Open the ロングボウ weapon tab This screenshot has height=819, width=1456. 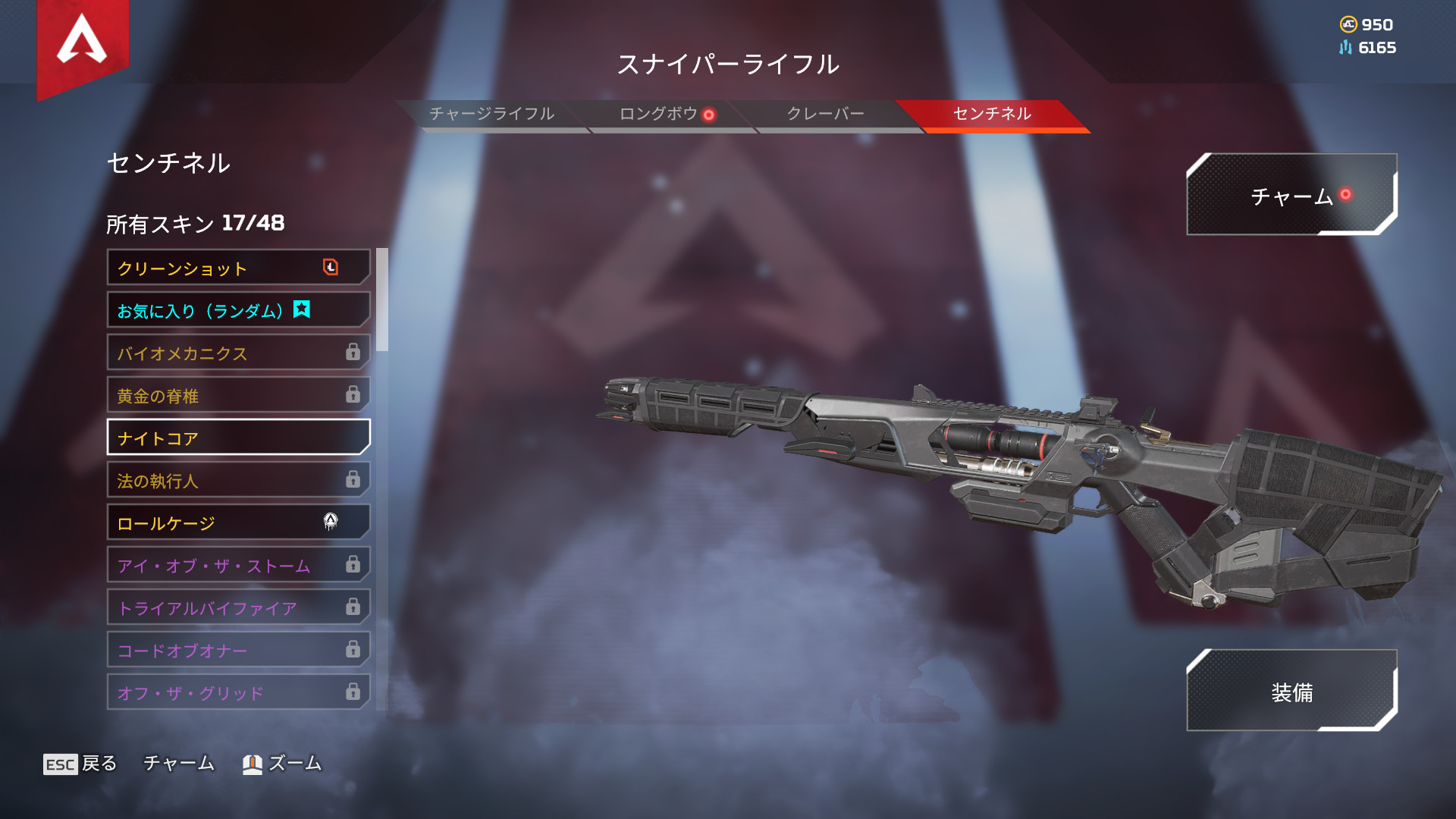pos(658,115)
